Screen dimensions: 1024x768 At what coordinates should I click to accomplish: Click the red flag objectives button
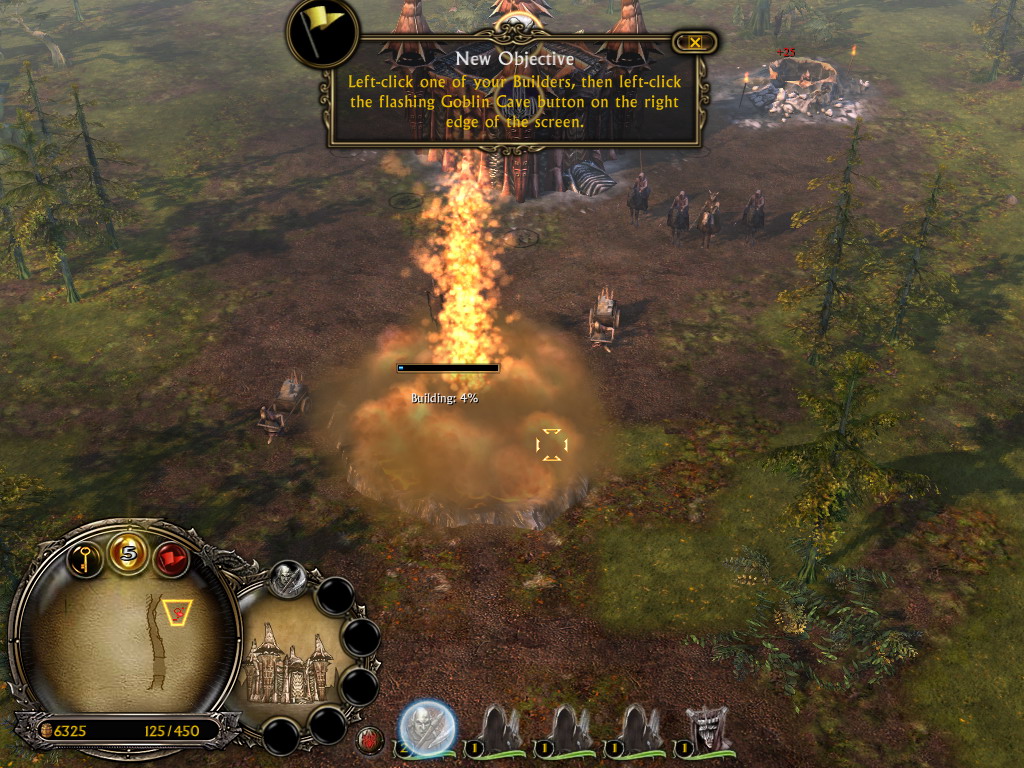tap(172, 558)
